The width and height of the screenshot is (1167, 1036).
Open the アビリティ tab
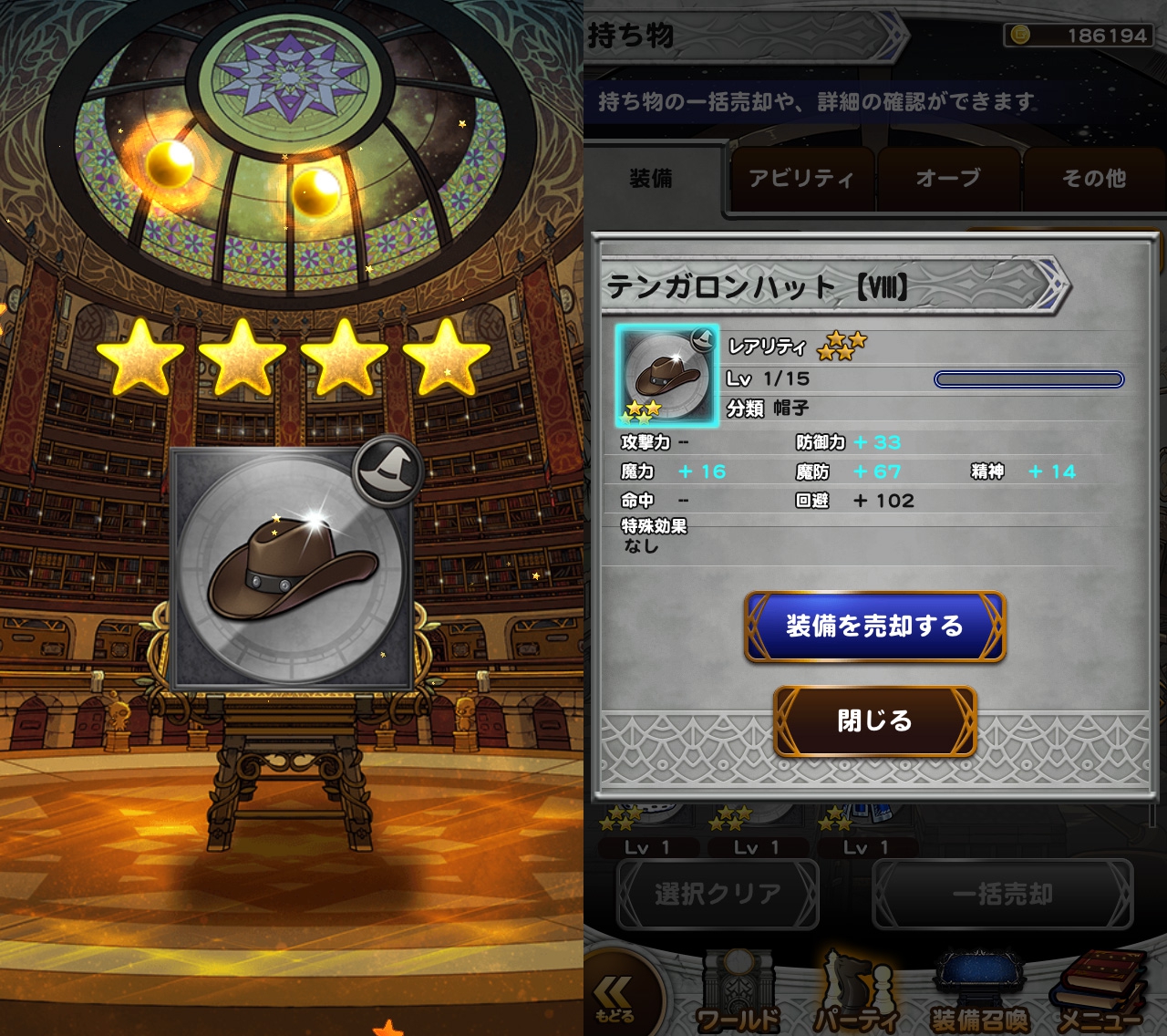click(x=800, y=179)
